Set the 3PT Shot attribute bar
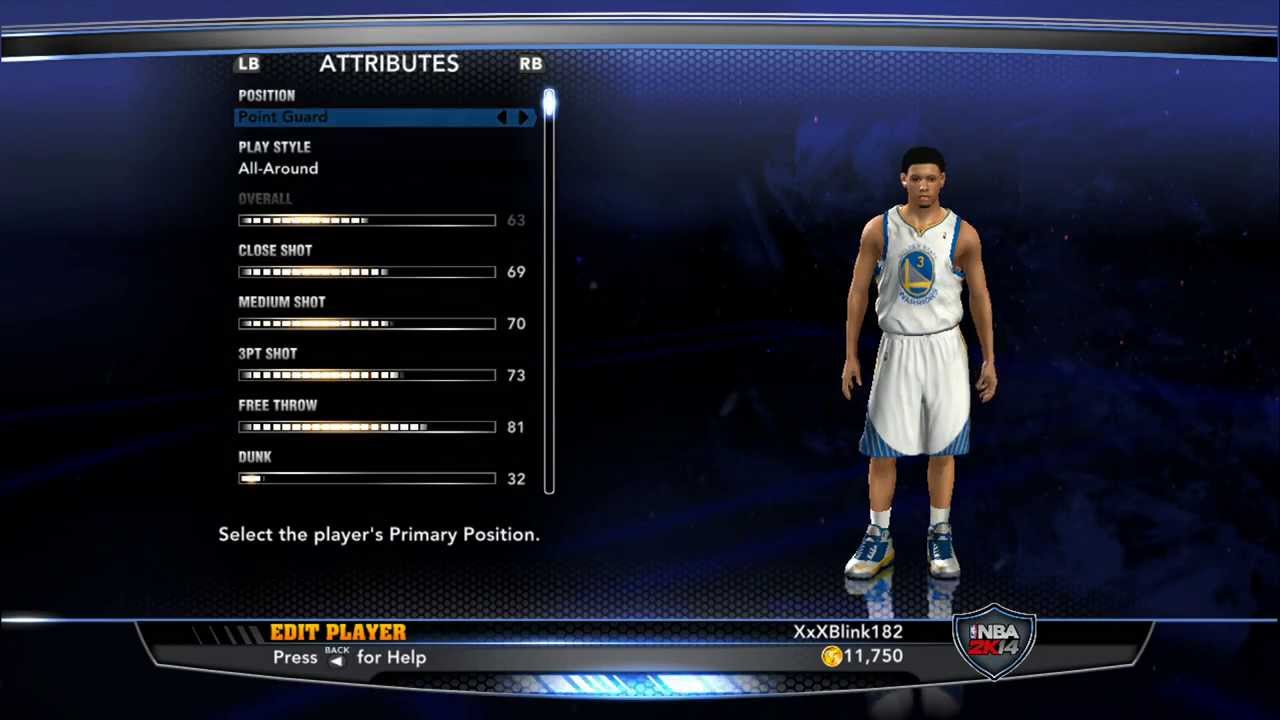This screenshot has width=1280, height=720. point(367,376)
